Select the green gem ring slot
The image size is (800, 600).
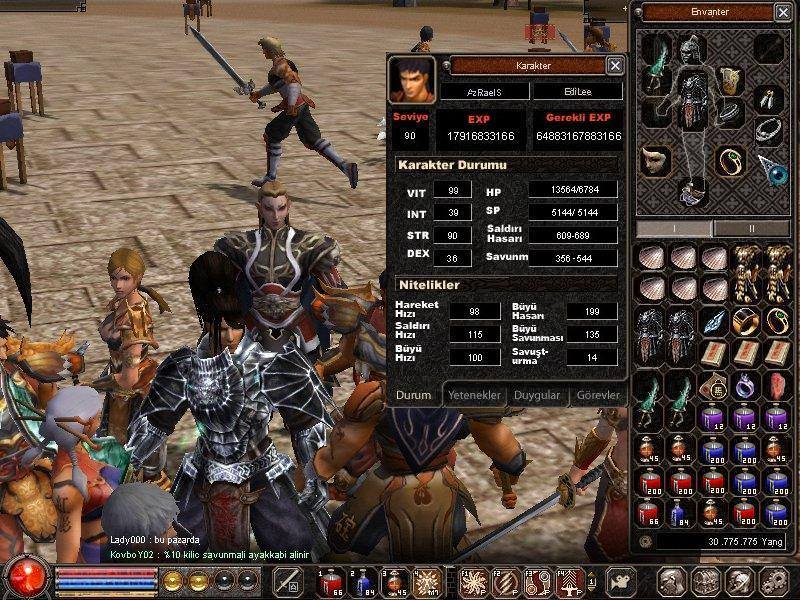tap(729, 160)
